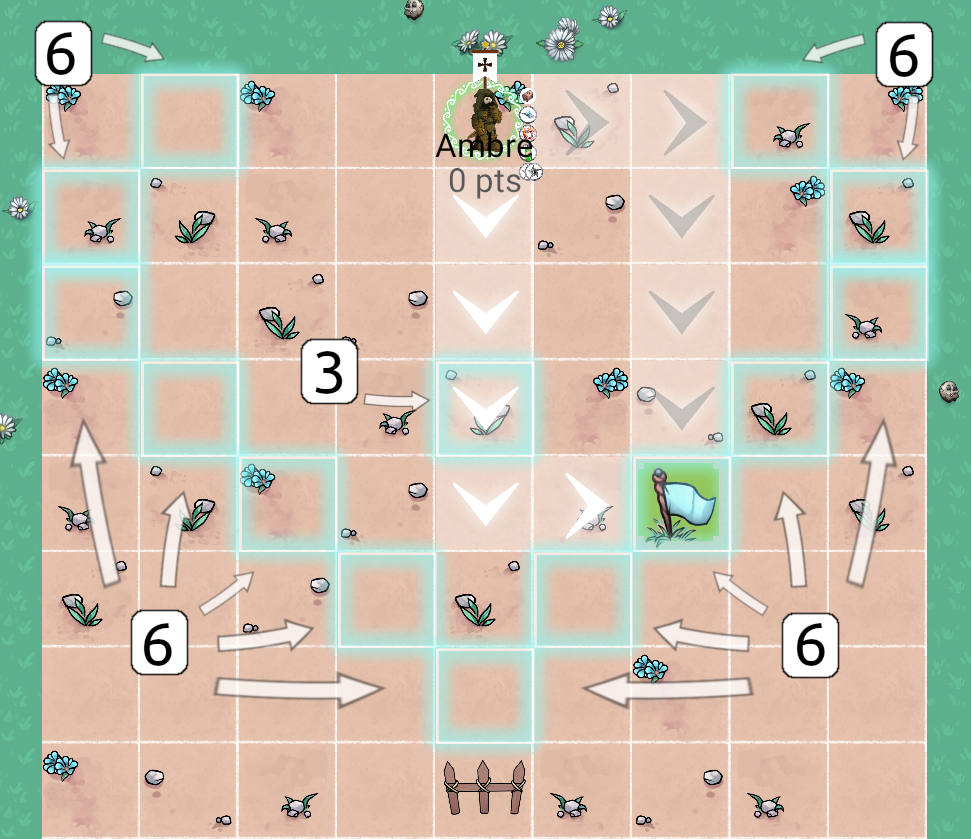Select the Ambre unit with the green ring
Viewport: 971px width, 839px height.
[x=485, y=115]
